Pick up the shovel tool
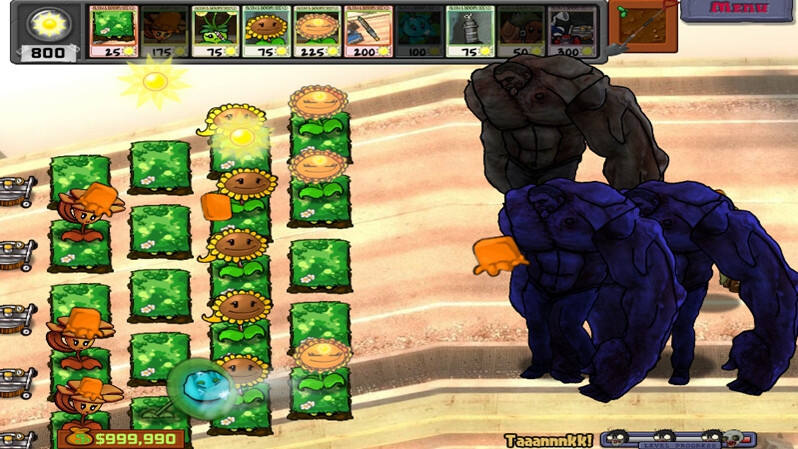 [x=640, y=27]
